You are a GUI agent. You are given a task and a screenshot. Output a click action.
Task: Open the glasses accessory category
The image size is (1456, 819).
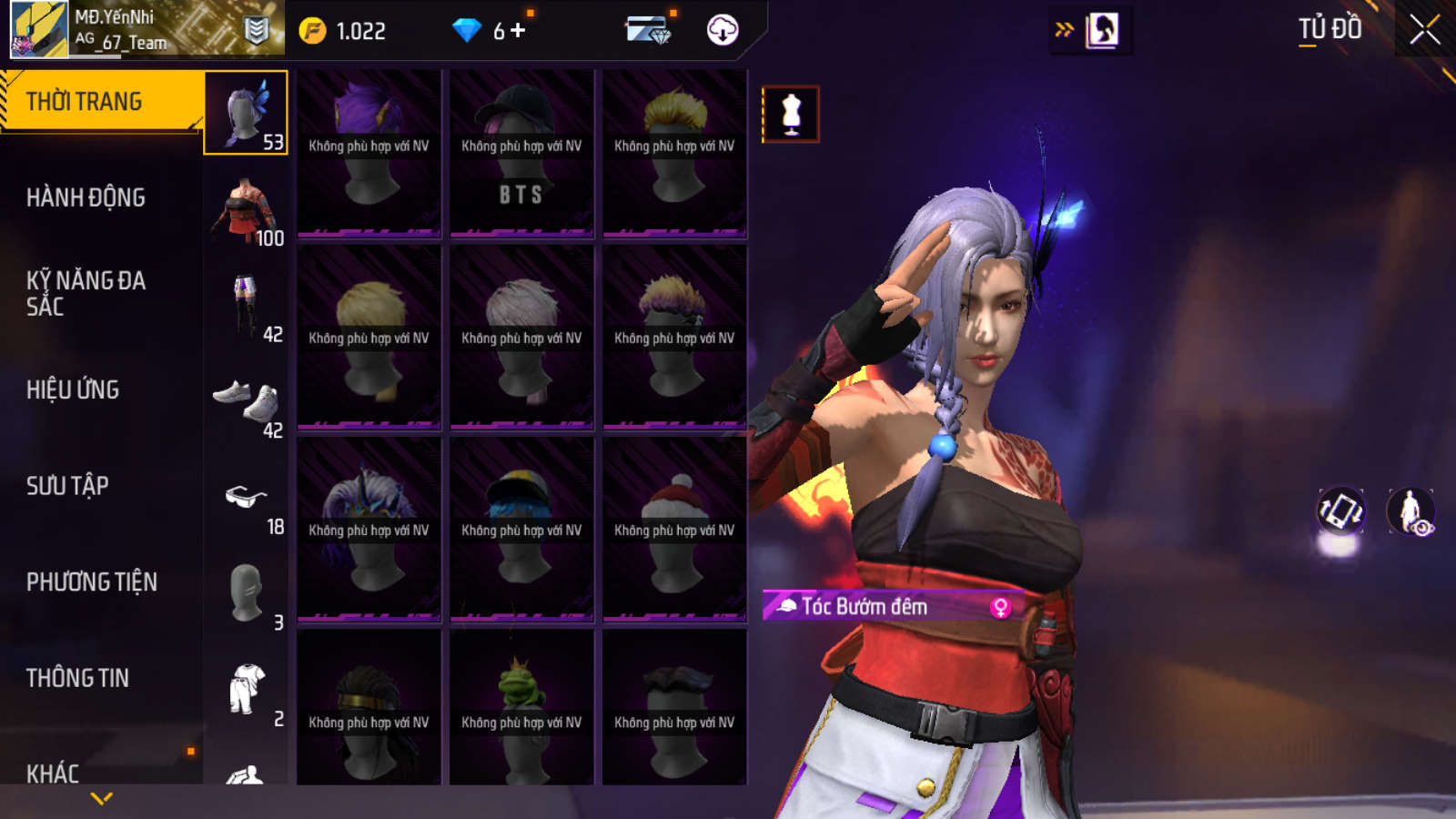[x=246, y=498]
